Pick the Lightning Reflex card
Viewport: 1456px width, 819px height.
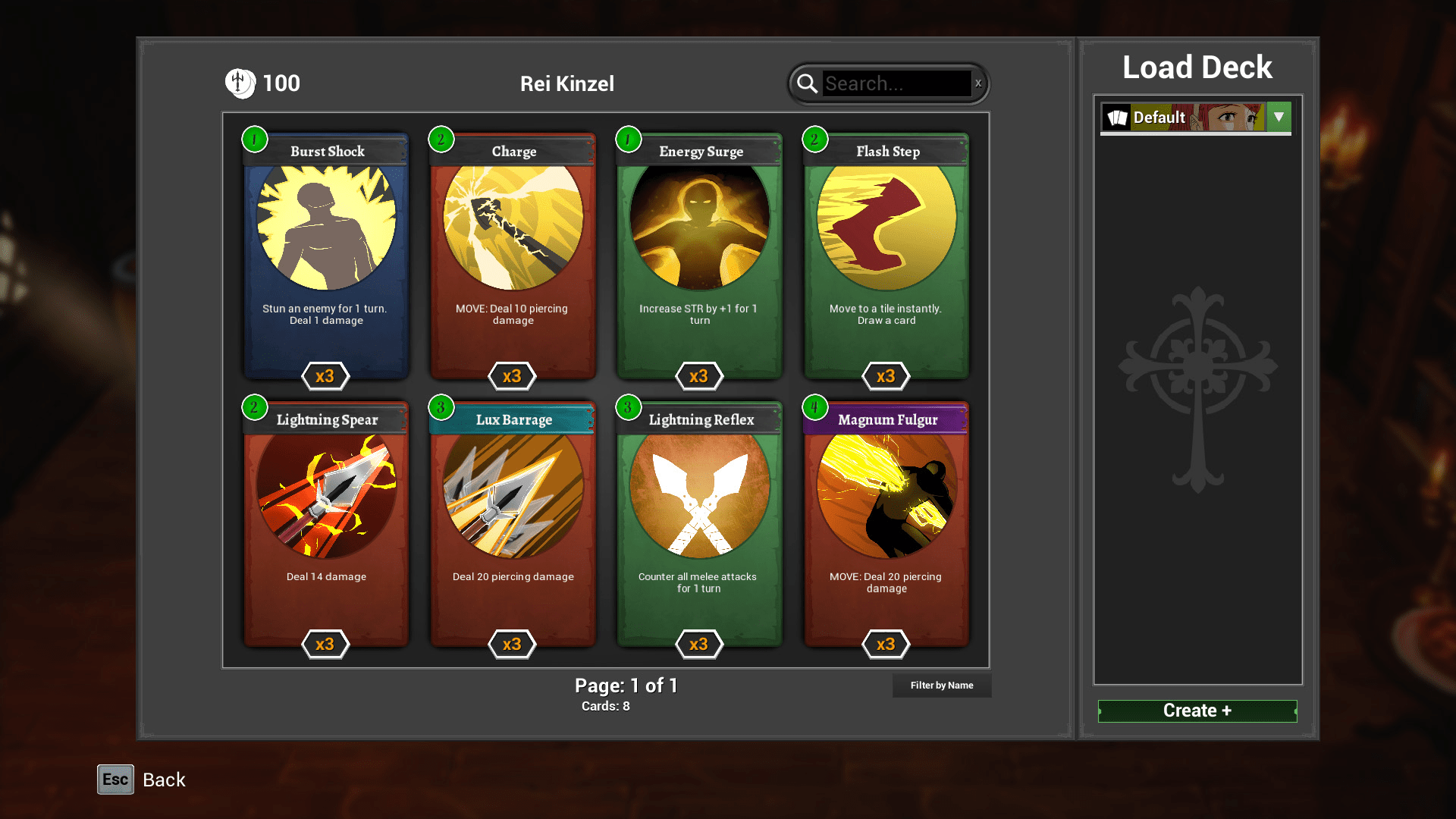tap(699, 525)
